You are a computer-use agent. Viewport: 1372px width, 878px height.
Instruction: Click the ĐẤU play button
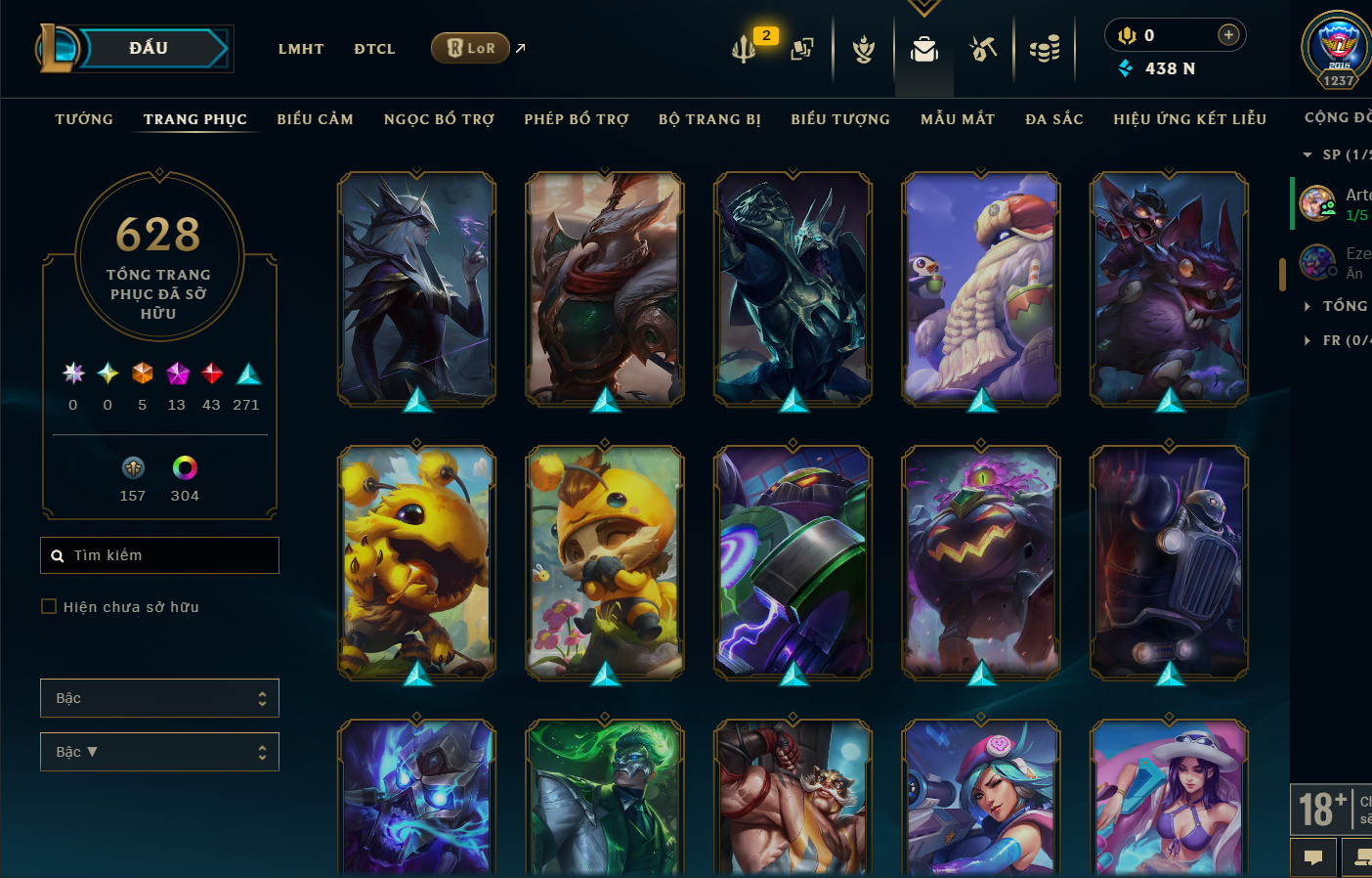point(150,48)
